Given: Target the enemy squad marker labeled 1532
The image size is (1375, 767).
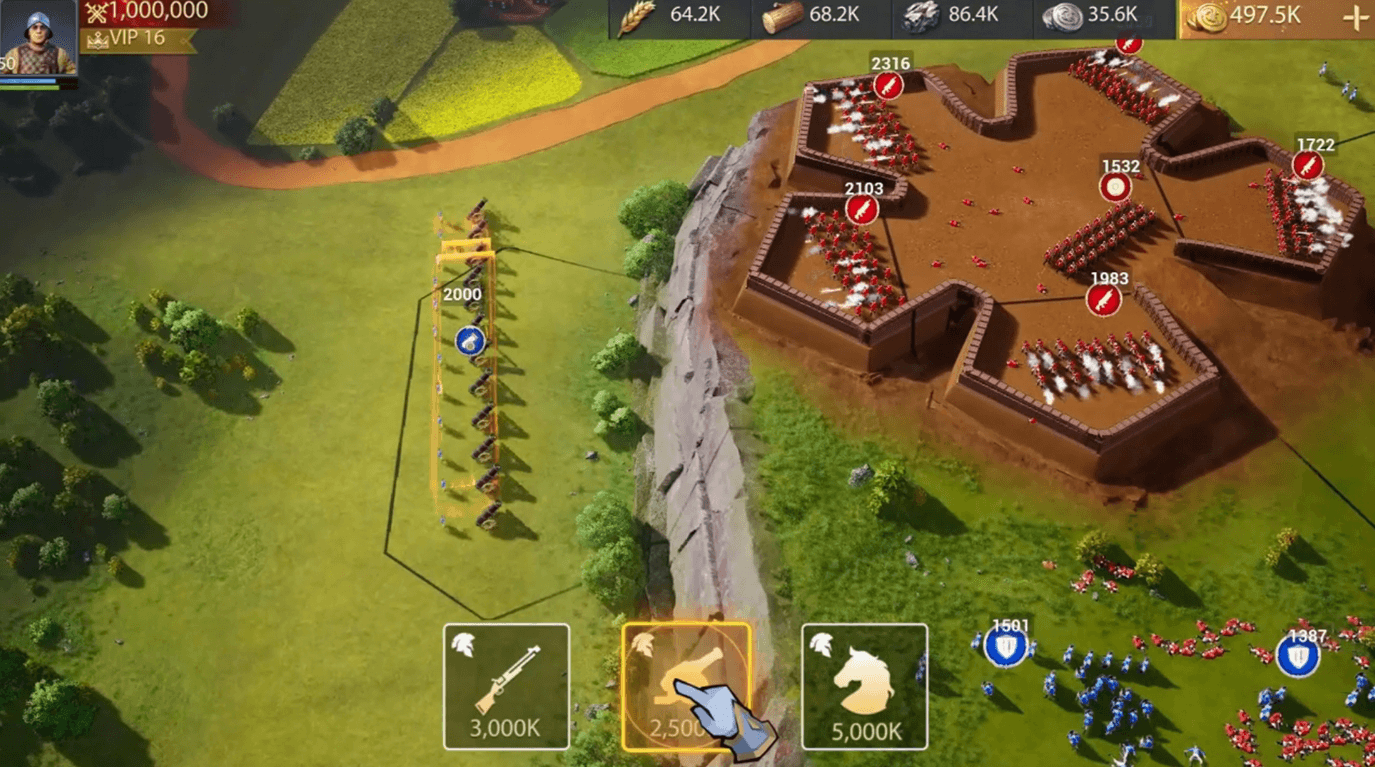Looking at the screenshot, I should 1116,187.
